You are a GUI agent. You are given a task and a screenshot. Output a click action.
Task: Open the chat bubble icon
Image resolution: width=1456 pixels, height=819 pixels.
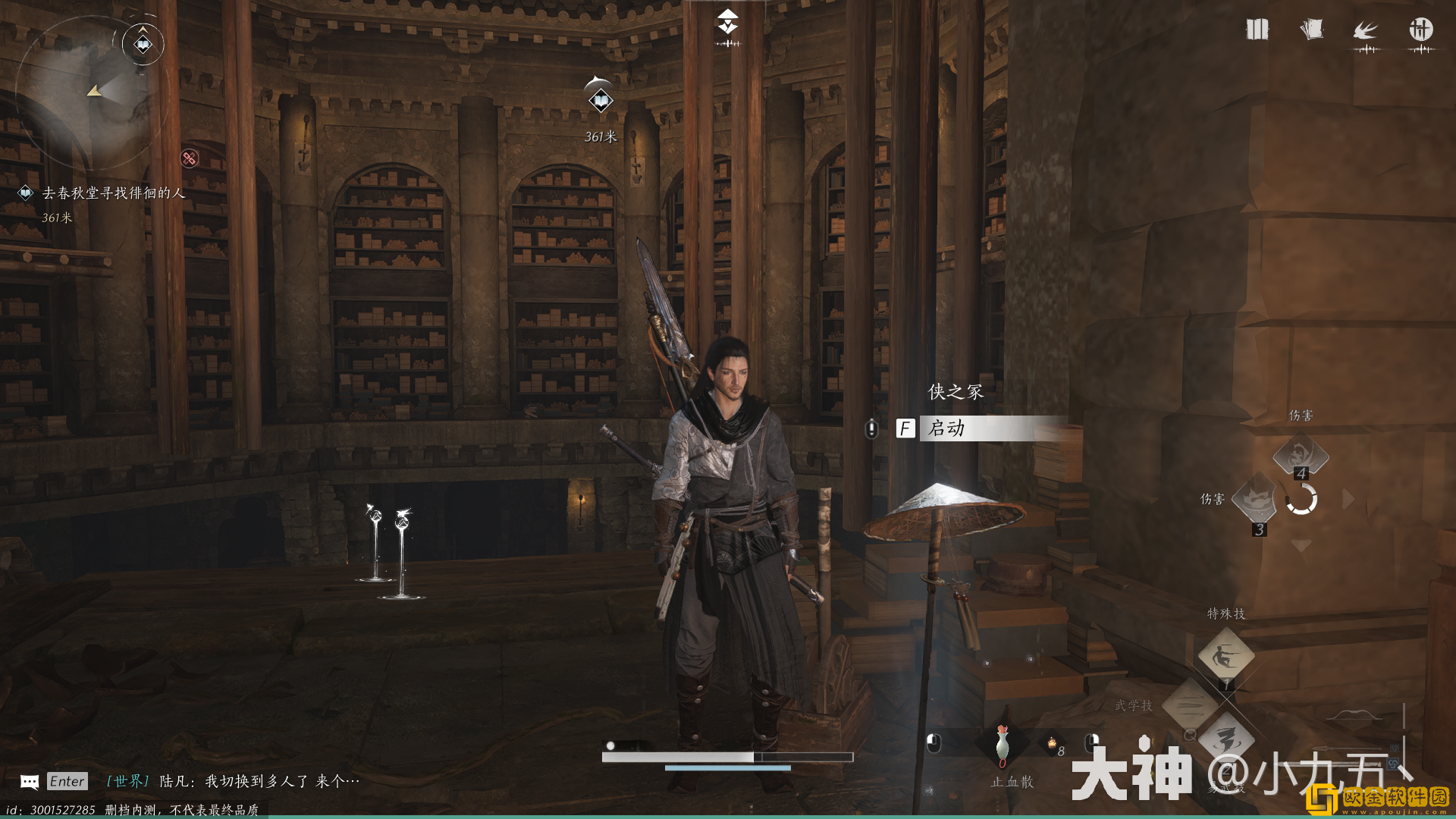[x=30, y=782]
